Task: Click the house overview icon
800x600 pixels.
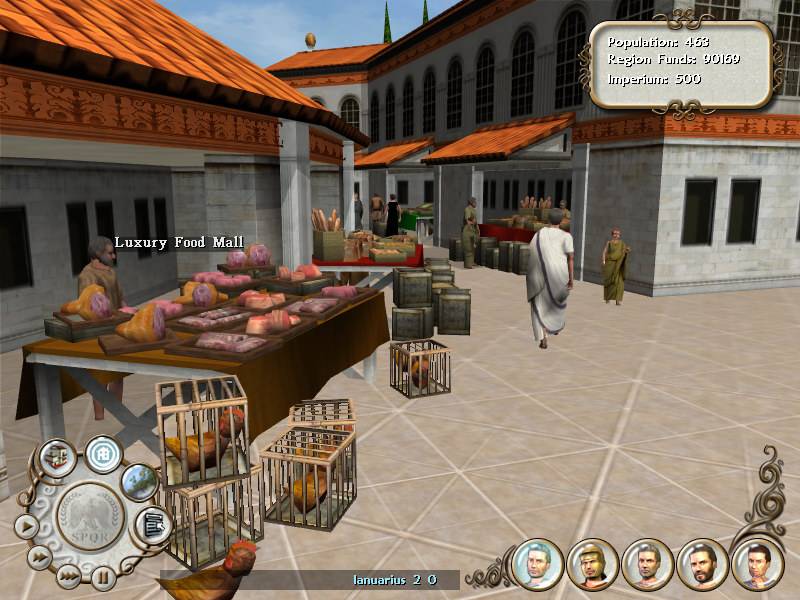Action: pyautogui.click(x=102, y=454)
